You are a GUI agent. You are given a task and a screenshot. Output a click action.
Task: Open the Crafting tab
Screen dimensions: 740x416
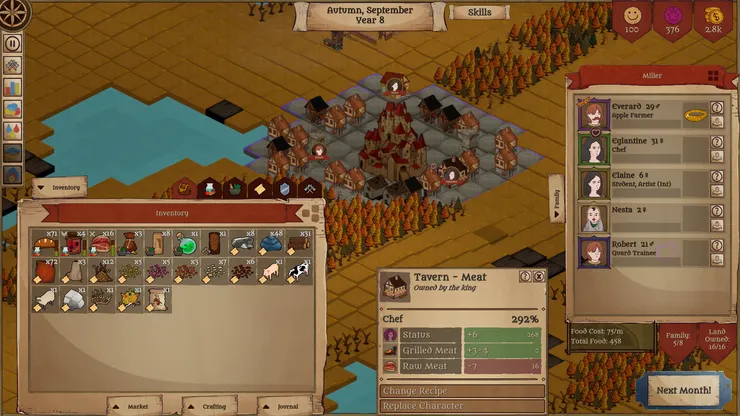(209, 406)
